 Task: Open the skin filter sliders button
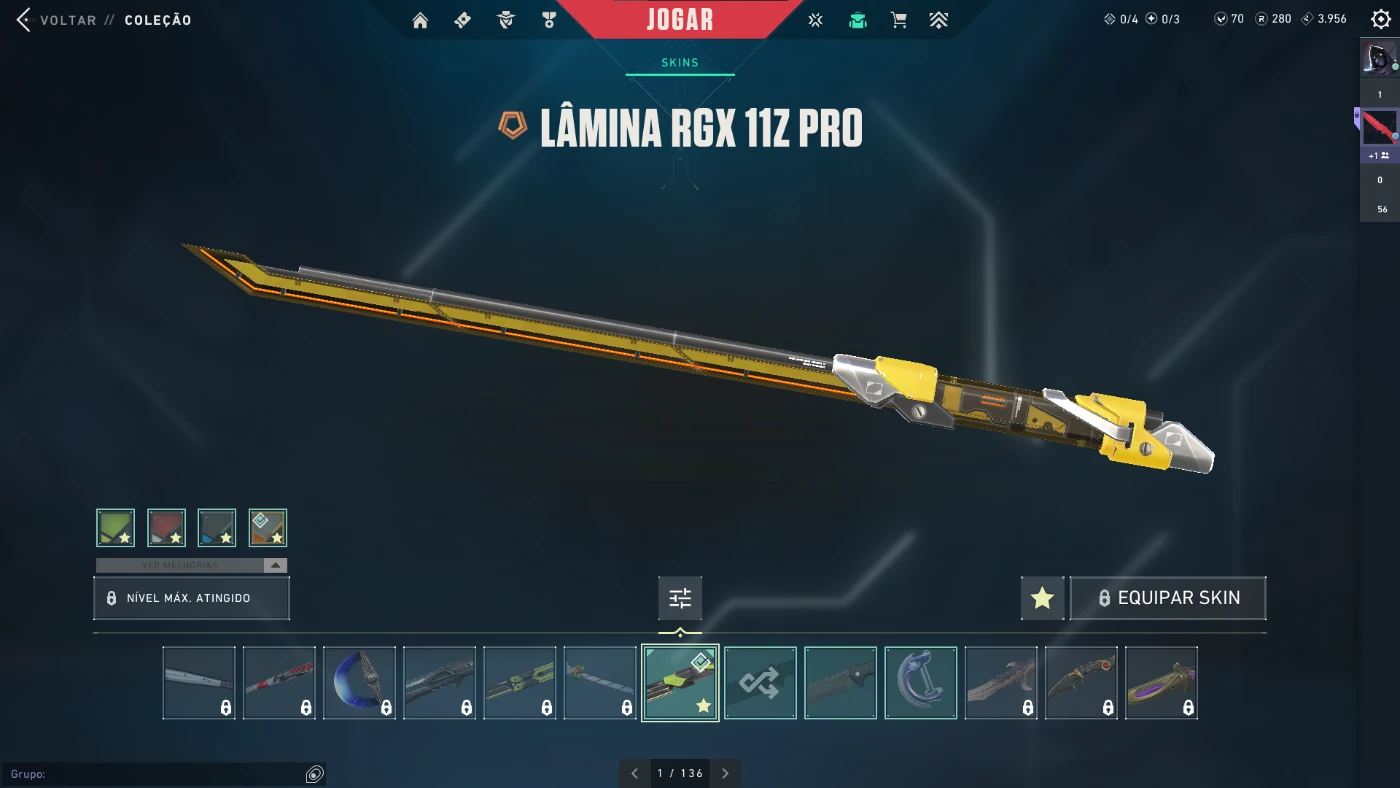680,598
